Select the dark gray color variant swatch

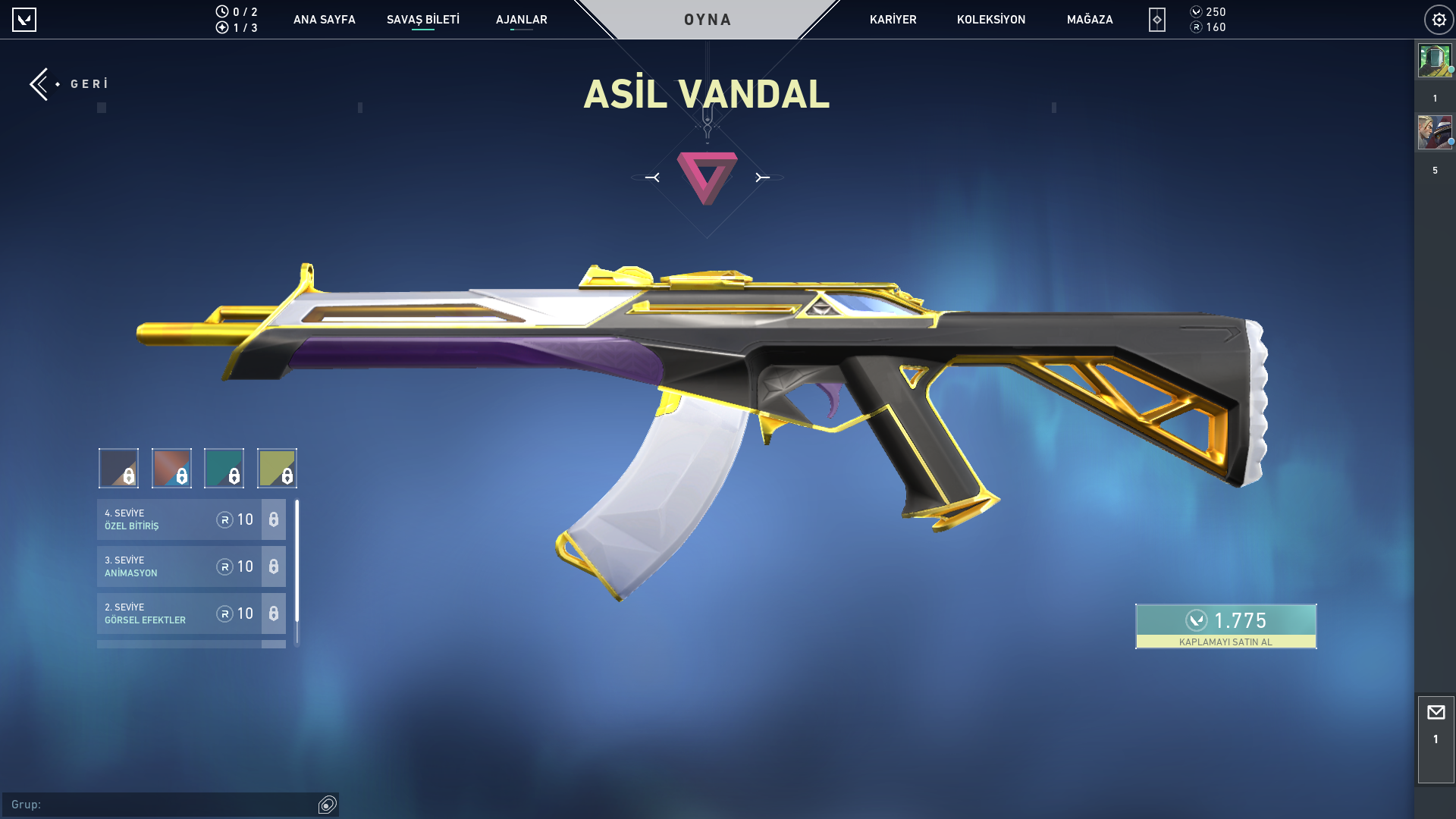118,468
